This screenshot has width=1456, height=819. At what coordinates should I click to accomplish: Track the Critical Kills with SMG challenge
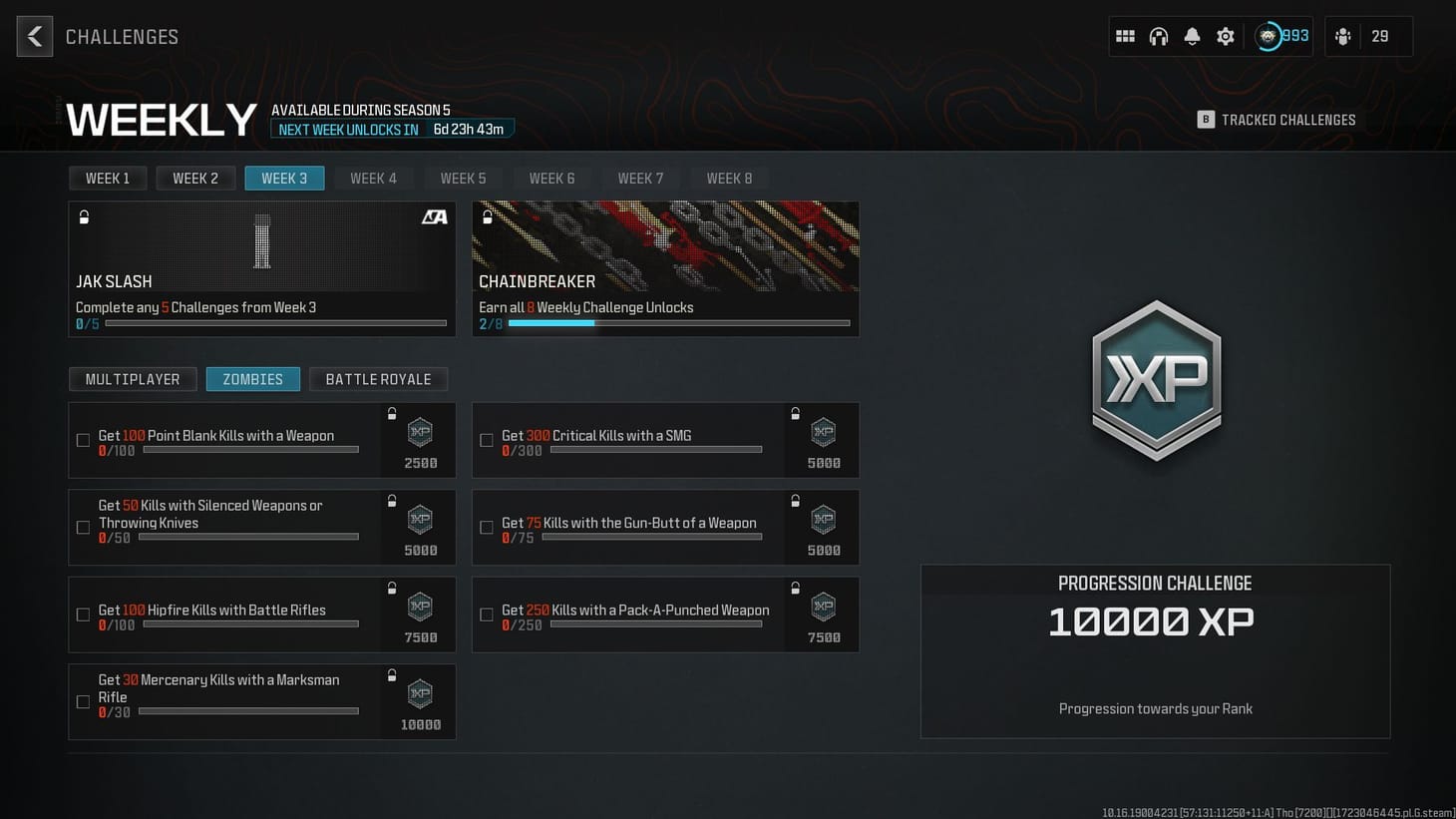(x=487, y=440)
